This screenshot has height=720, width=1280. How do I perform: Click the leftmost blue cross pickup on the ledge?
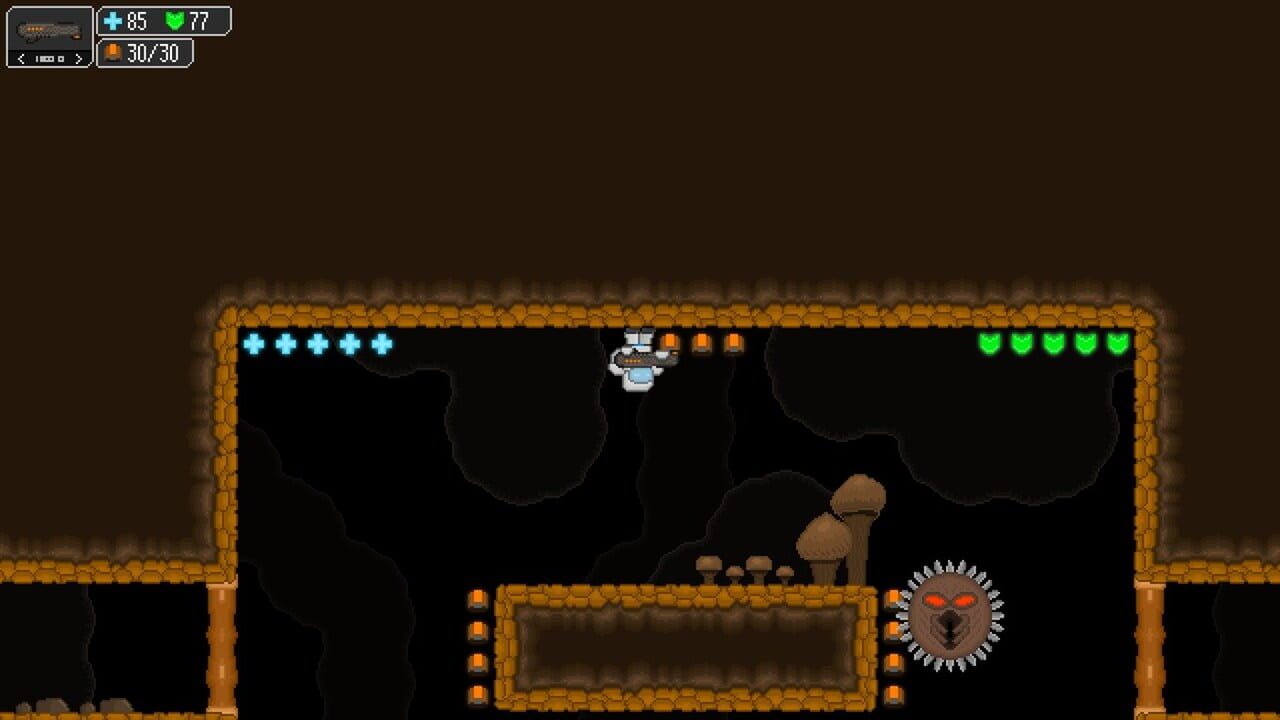256,343
